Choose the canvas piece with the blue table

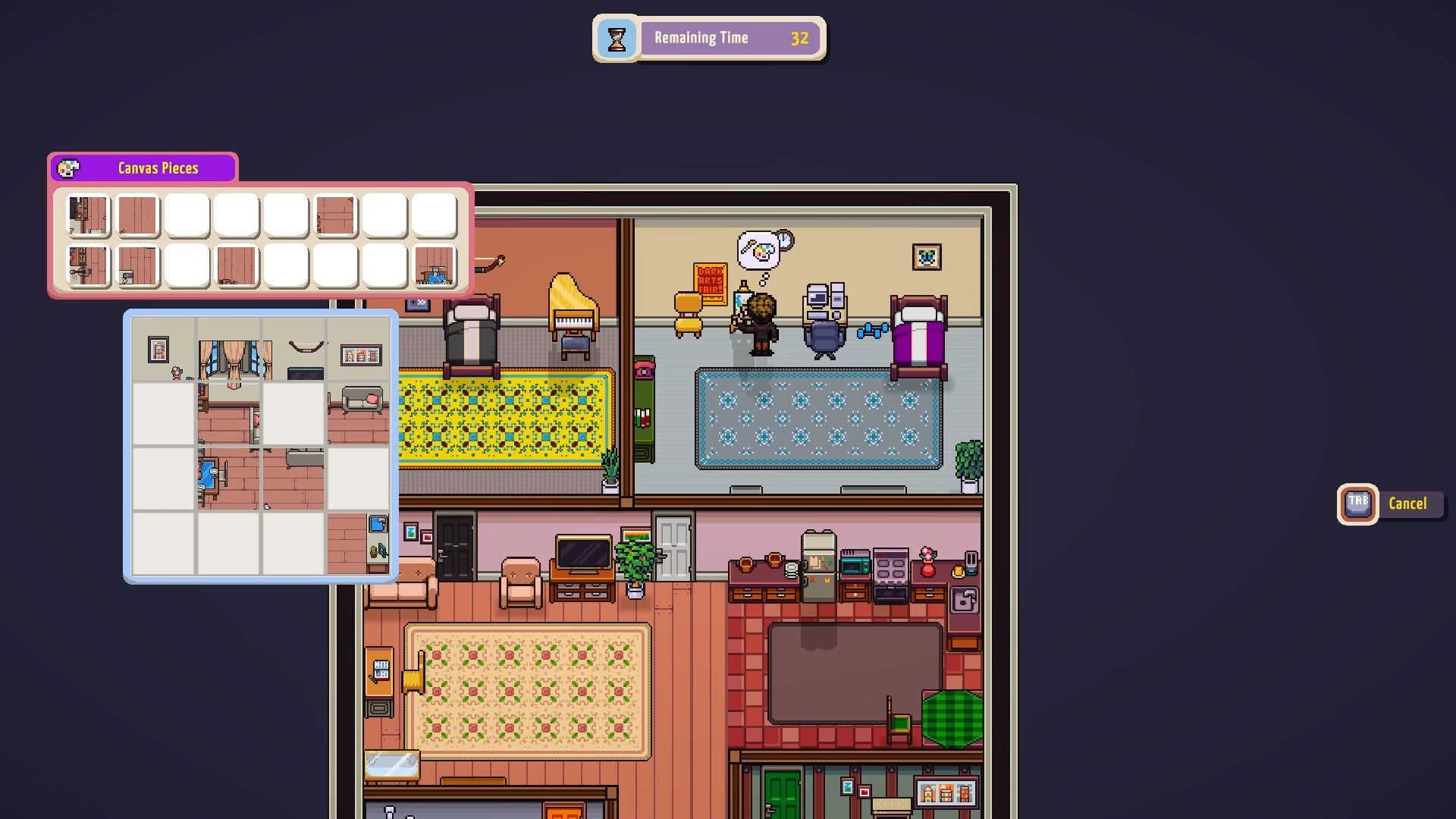(435, 266)
